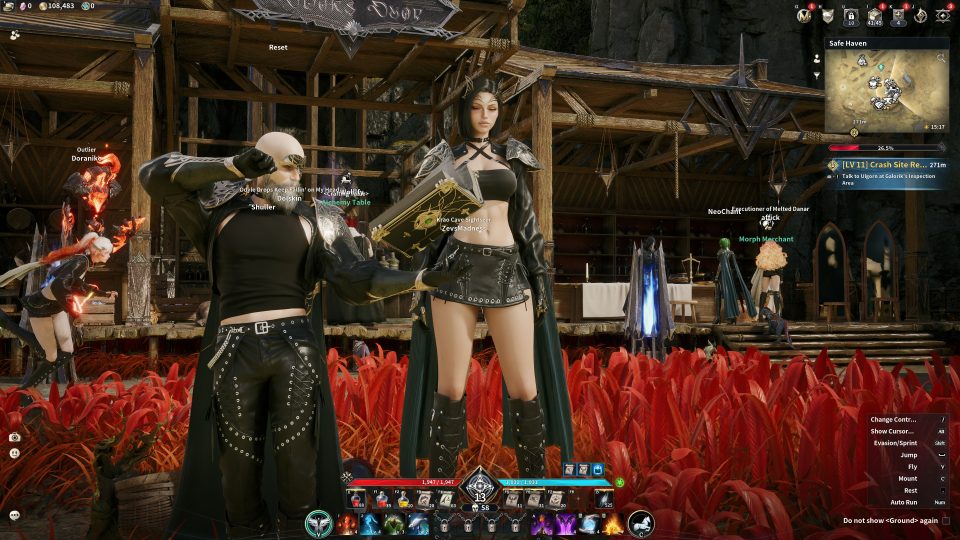The height and width of the screenshot is (540, 960).
Task: Activate the green nature skill icon
Action: click(x=394, y=524)
